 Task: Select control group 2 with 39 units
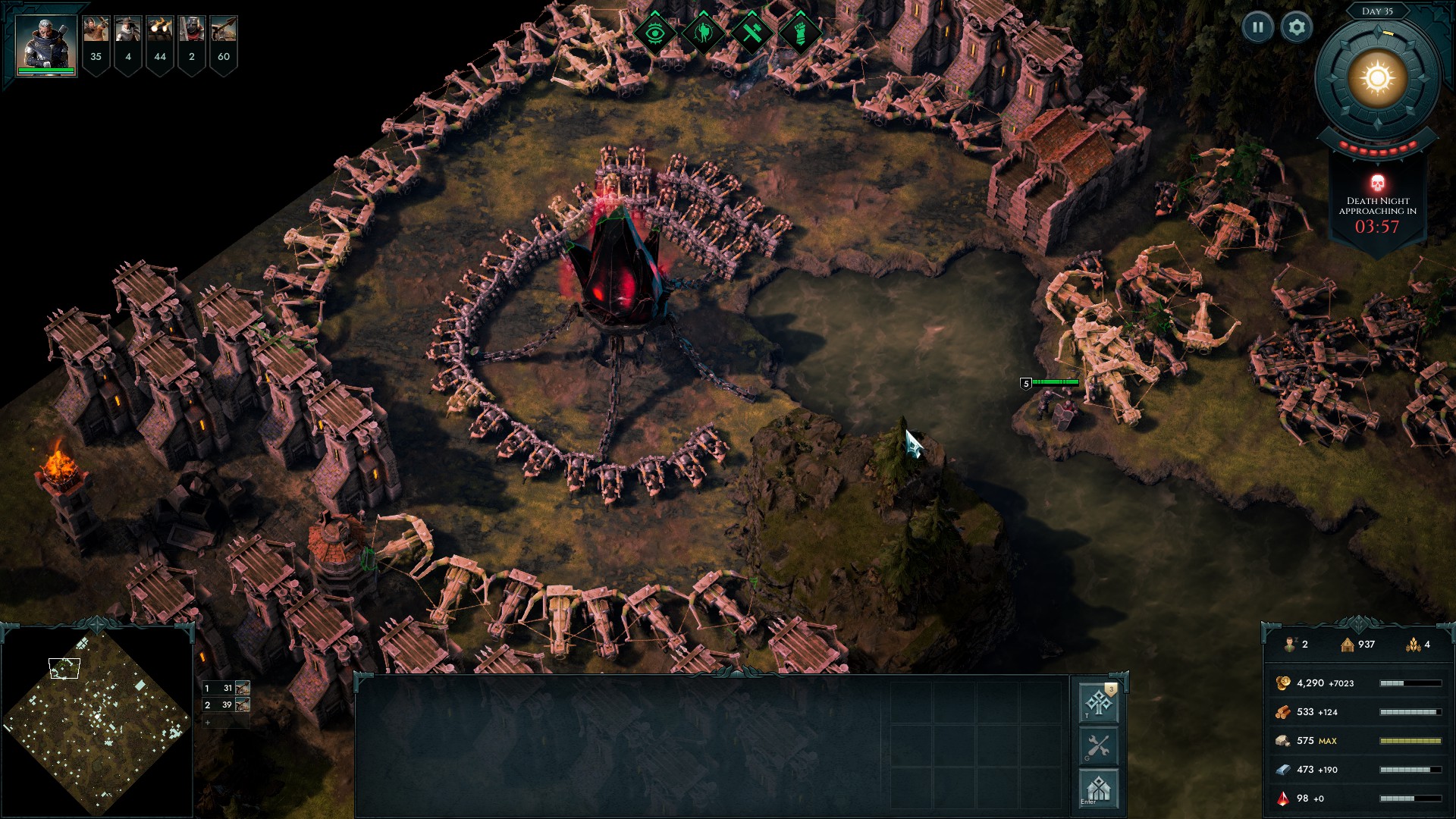tap(225, 705)
